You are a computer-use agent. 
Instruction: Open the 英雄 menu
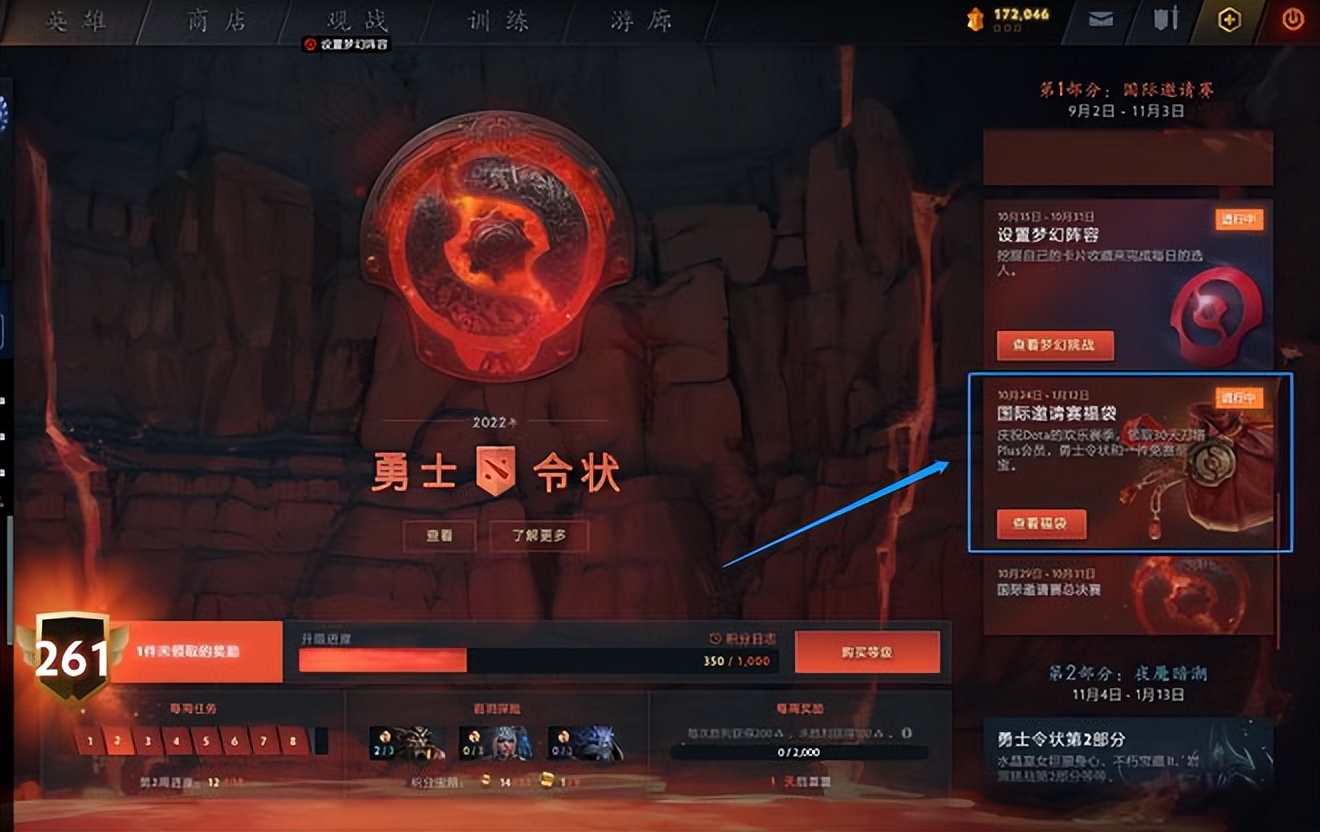click(78, 19)
